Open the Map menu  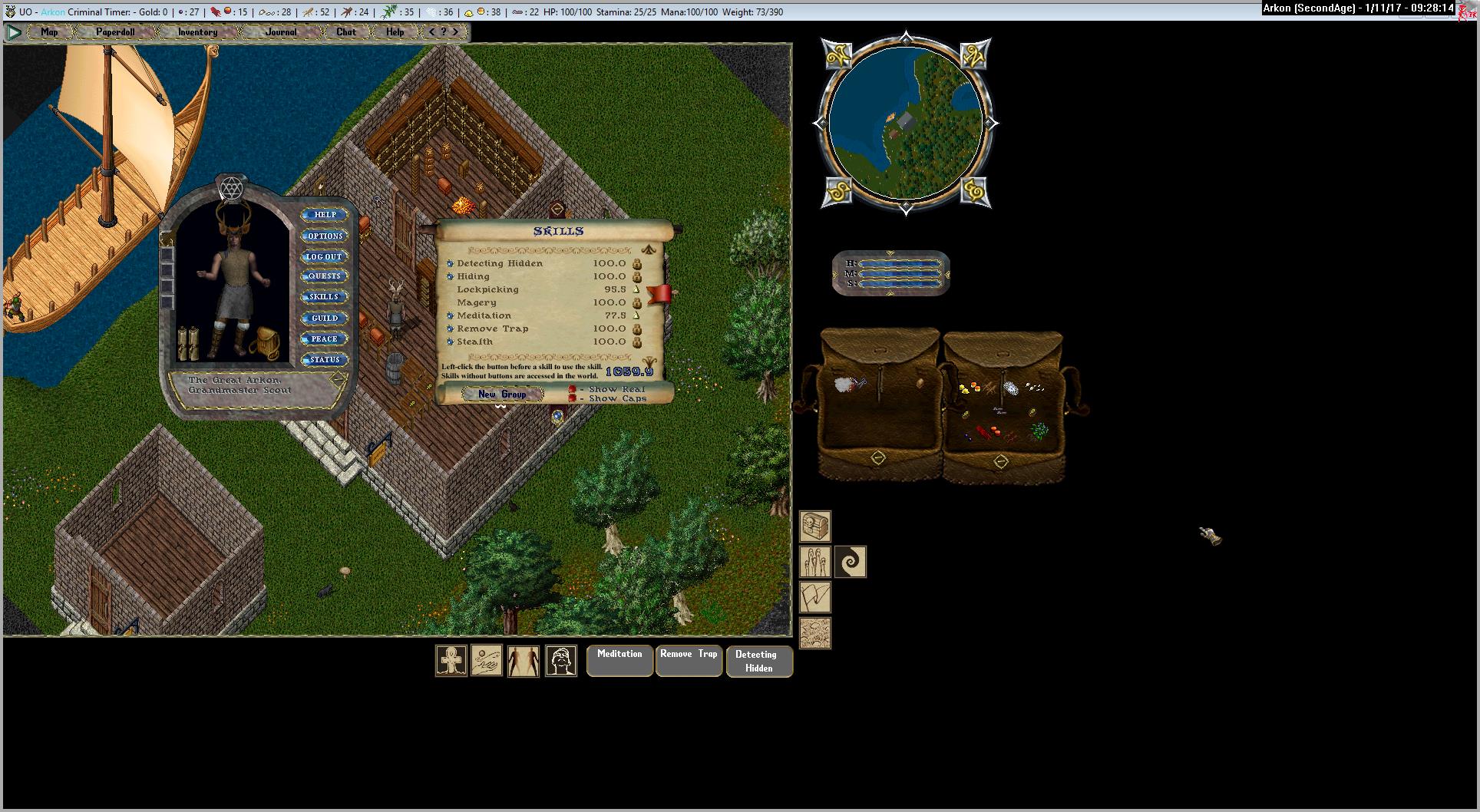click(49, 32)
